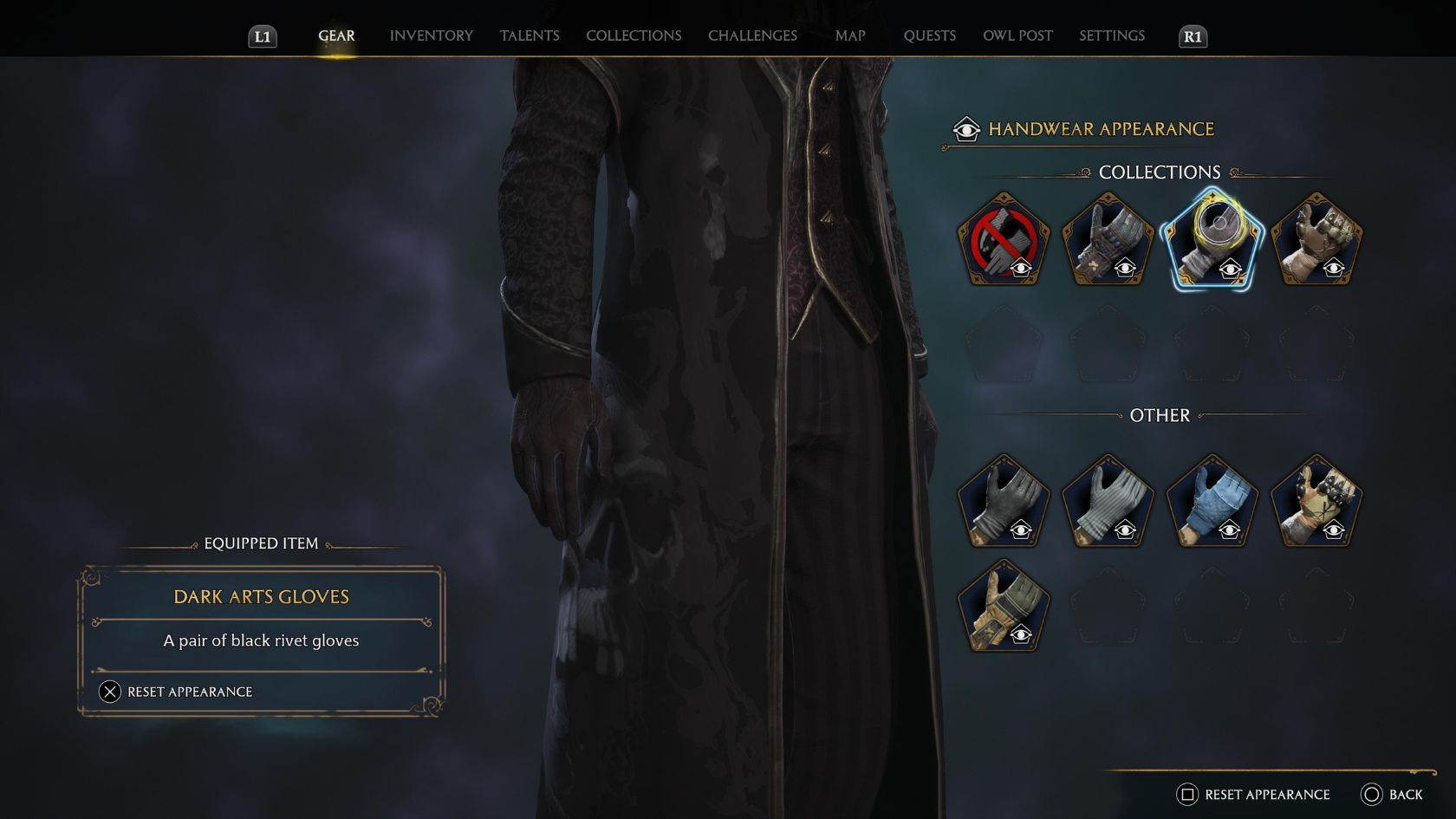Open the Map tab
This screenshot has height=819, width=1456.
coord(850,36)
